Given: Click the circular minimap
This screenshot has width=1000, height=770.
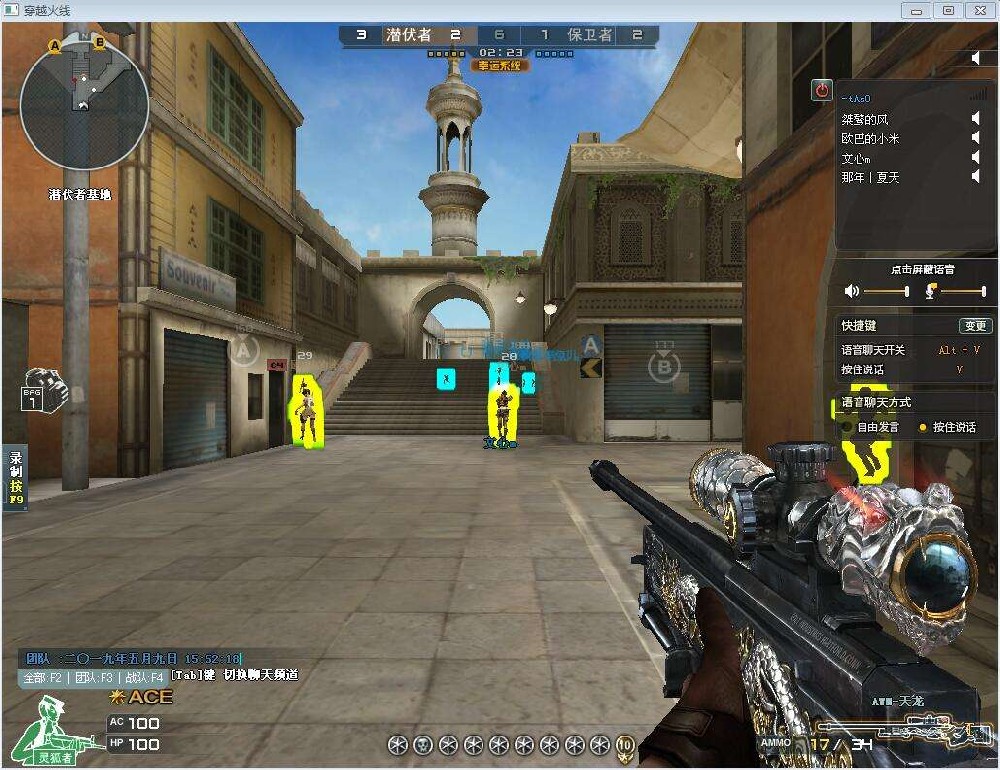Looking at the screenshot, I should (84, 105).
